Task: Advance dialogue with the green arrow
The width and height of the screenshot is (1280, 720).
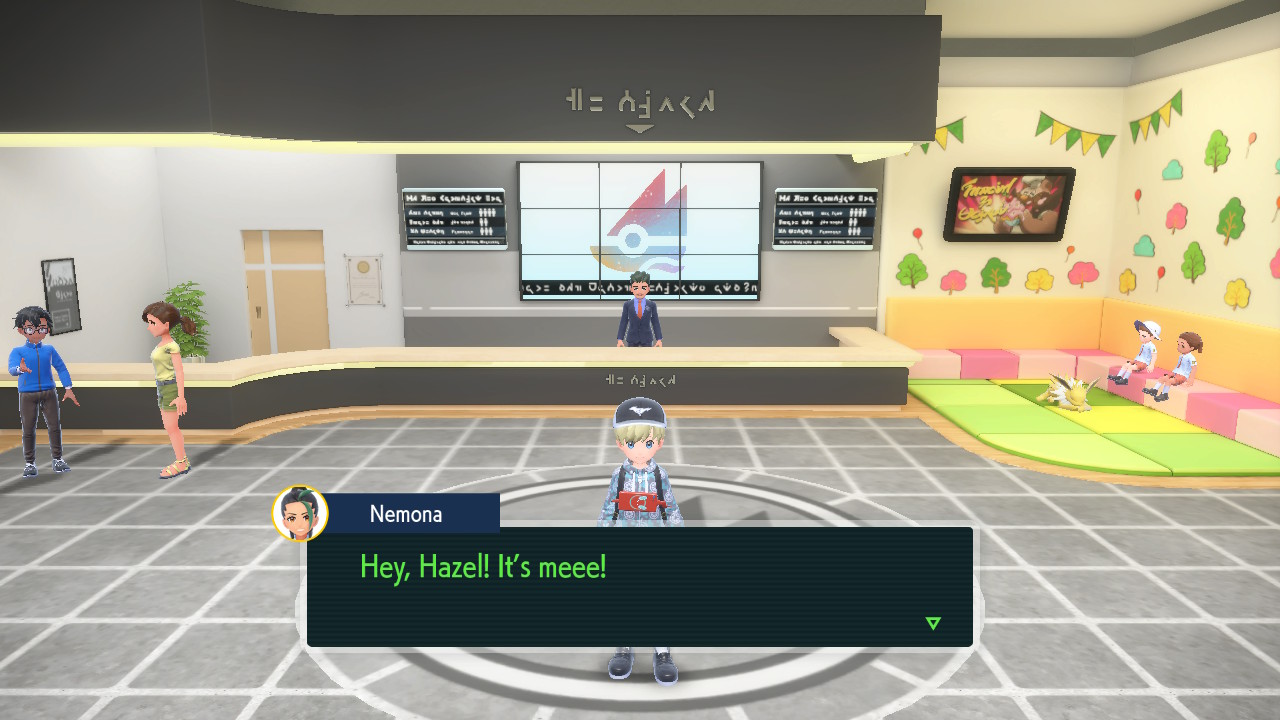Action: pyautogui.click(x=933, y=623)
